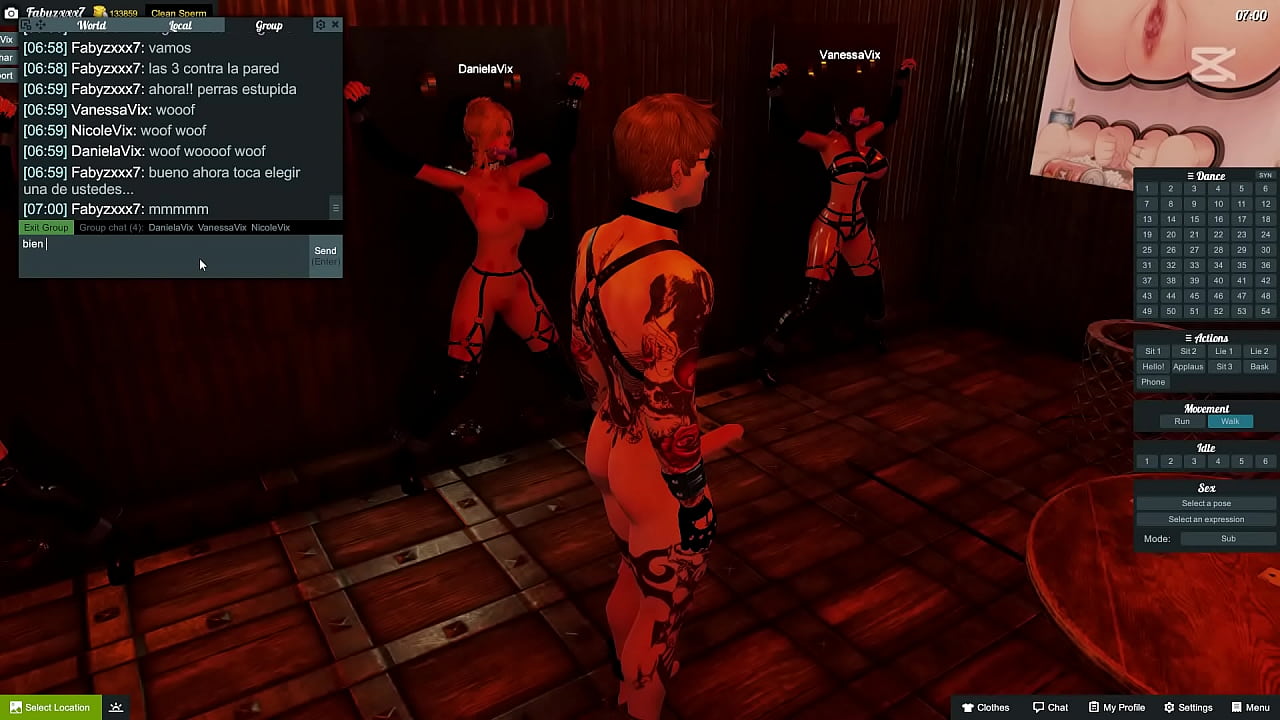Close the chat window
This screenshot has height=720, width=1280.
point(335,25)
